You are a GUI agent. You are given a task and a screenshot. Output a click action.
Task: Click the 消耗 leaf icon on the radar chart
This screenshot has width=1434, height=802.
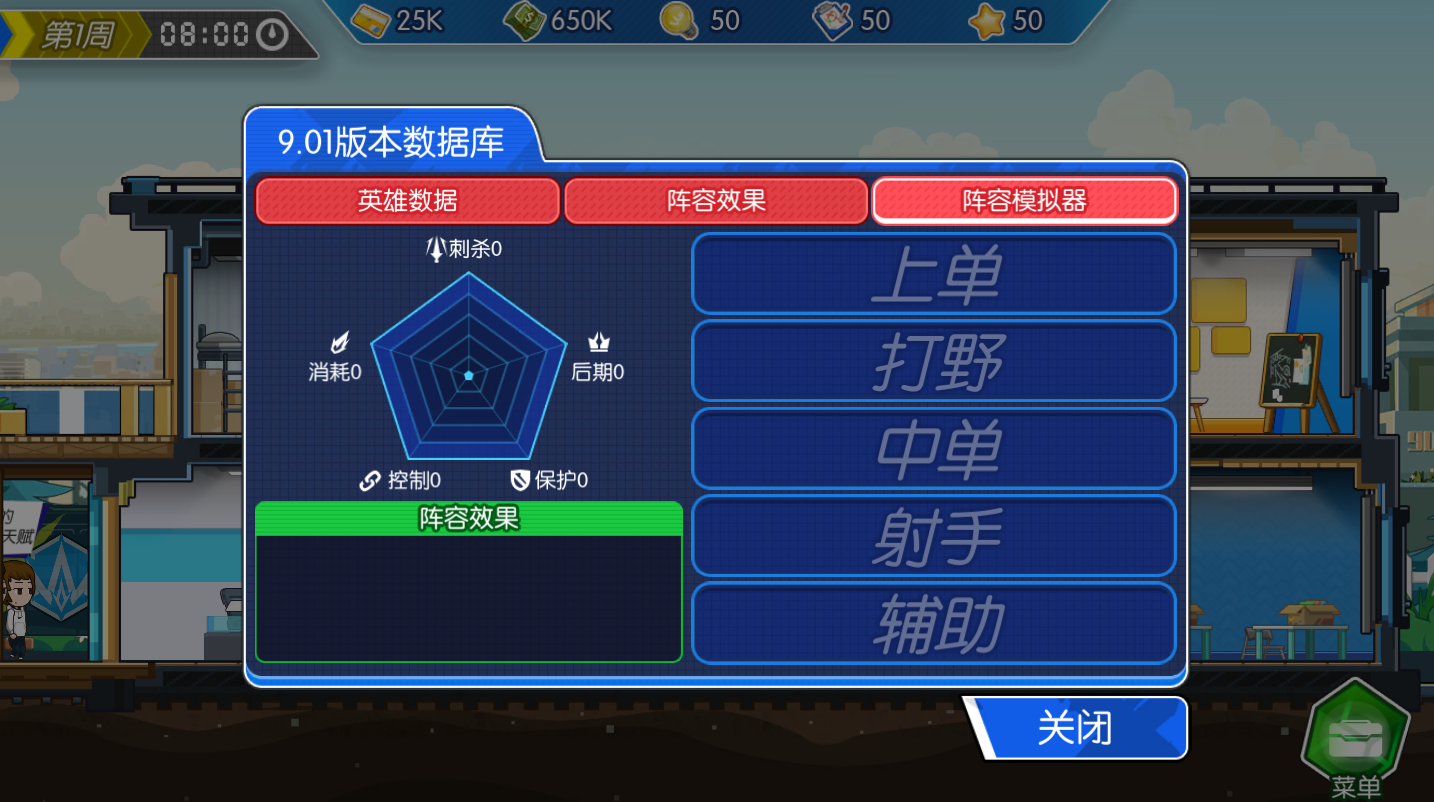[x=338, y=342]
